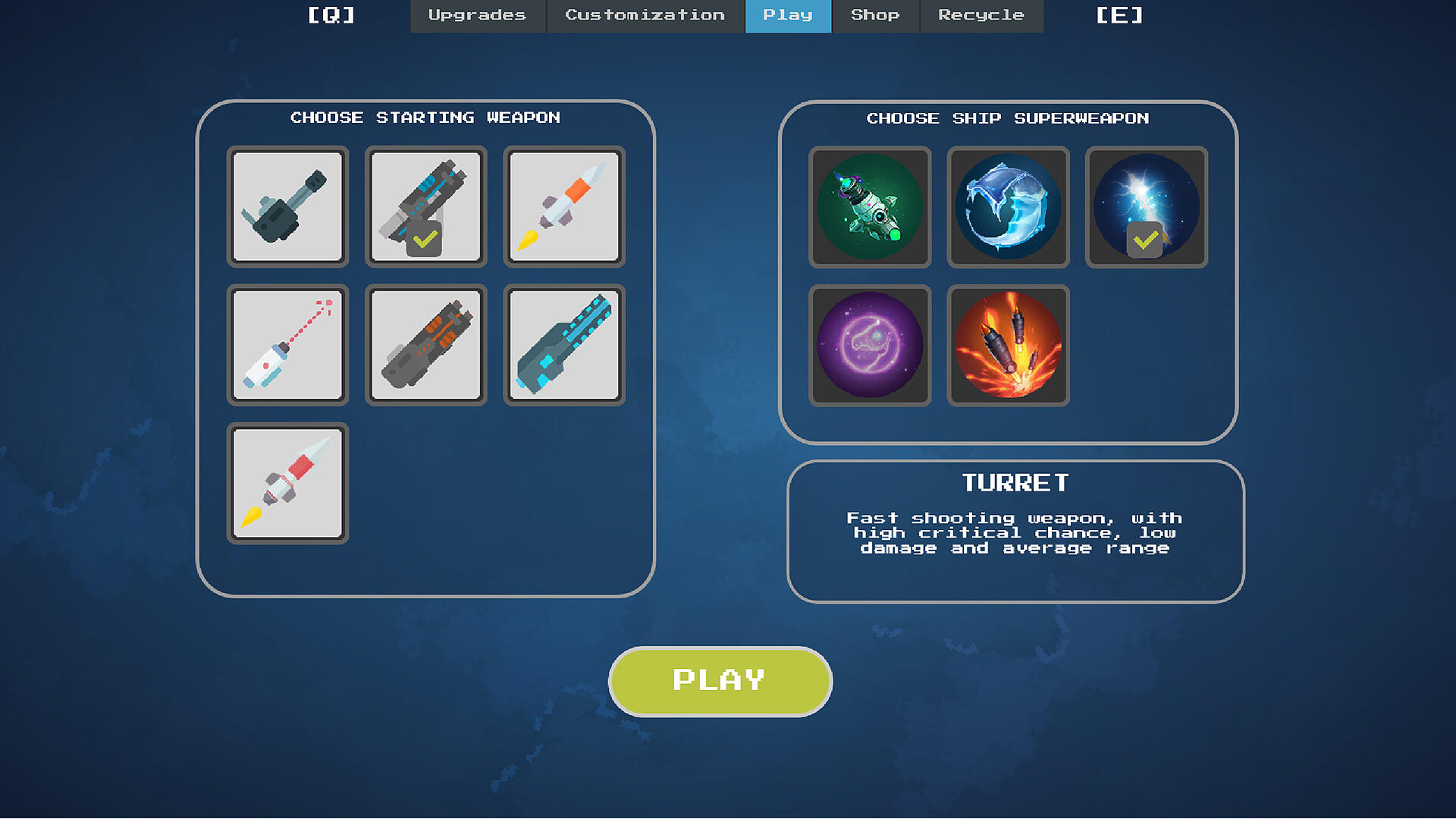
Task: Choose the blue railgun weapon icon
Action: coord(563,345)
